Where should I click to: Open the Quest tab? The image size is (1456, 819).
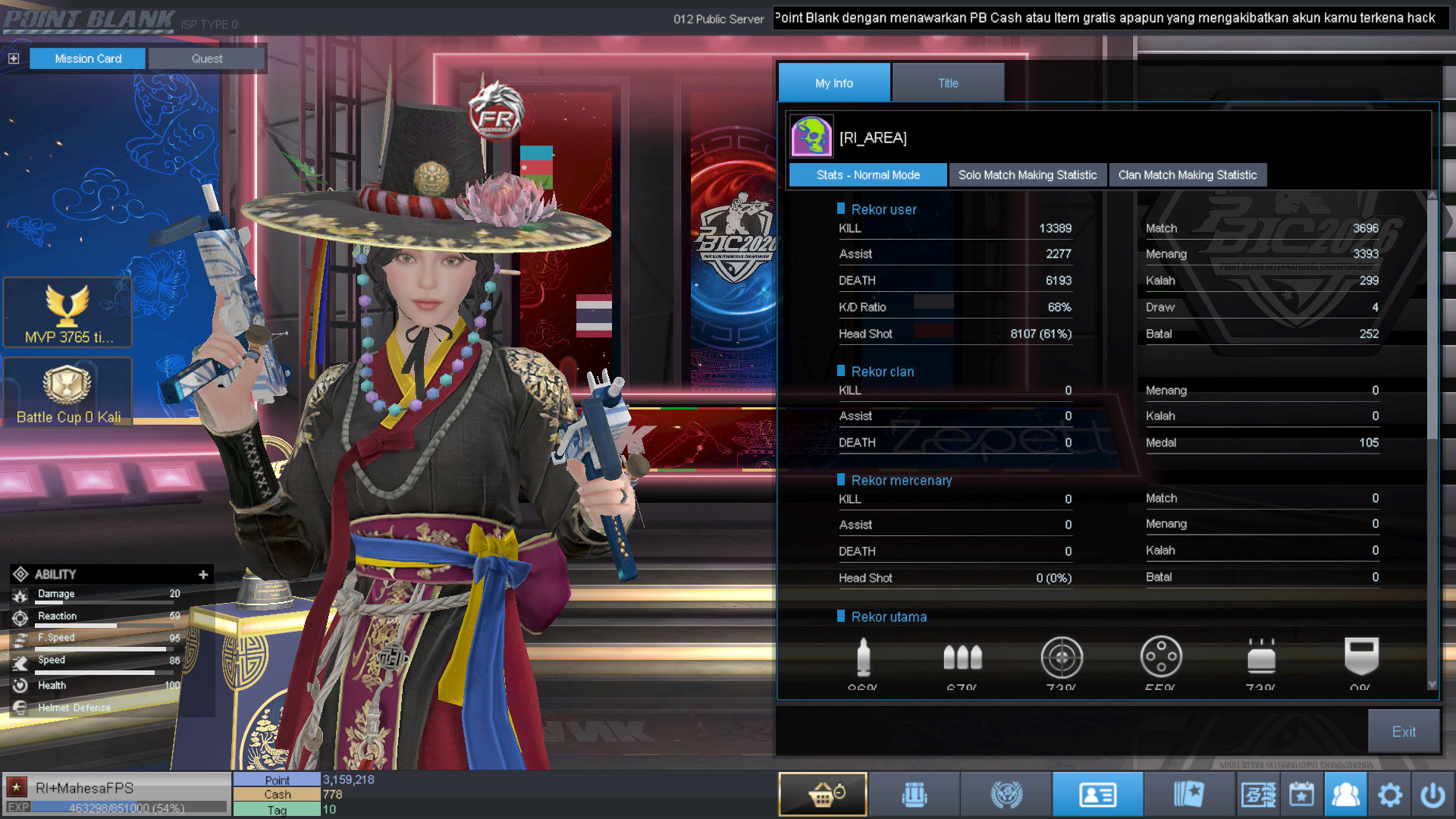click(x=206, y=58)
